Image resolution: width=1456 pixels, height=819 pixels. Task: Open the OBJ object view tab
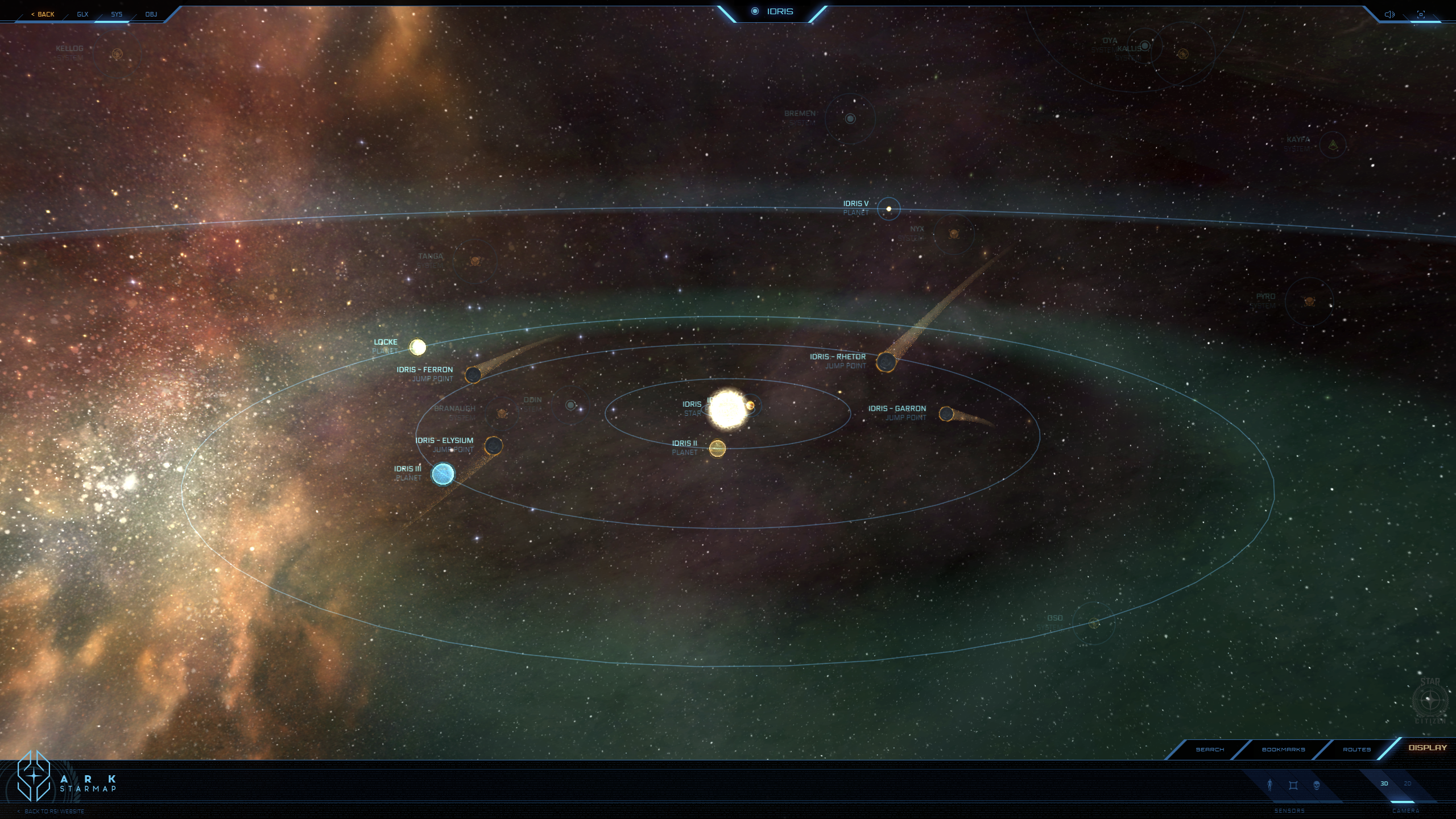coord(151,14)
